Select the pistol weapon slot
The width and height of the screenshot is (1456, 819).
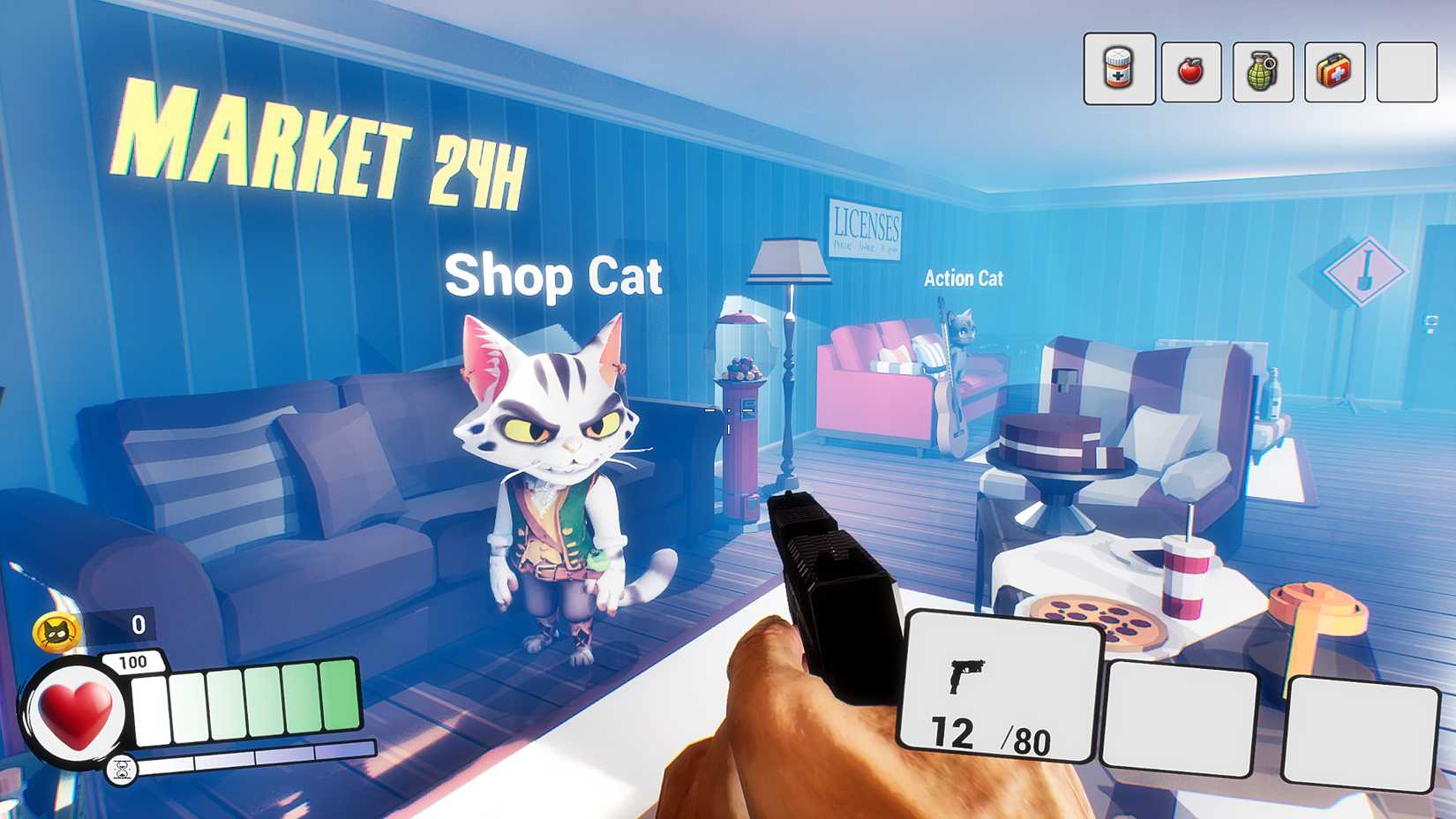(1002, 688)
